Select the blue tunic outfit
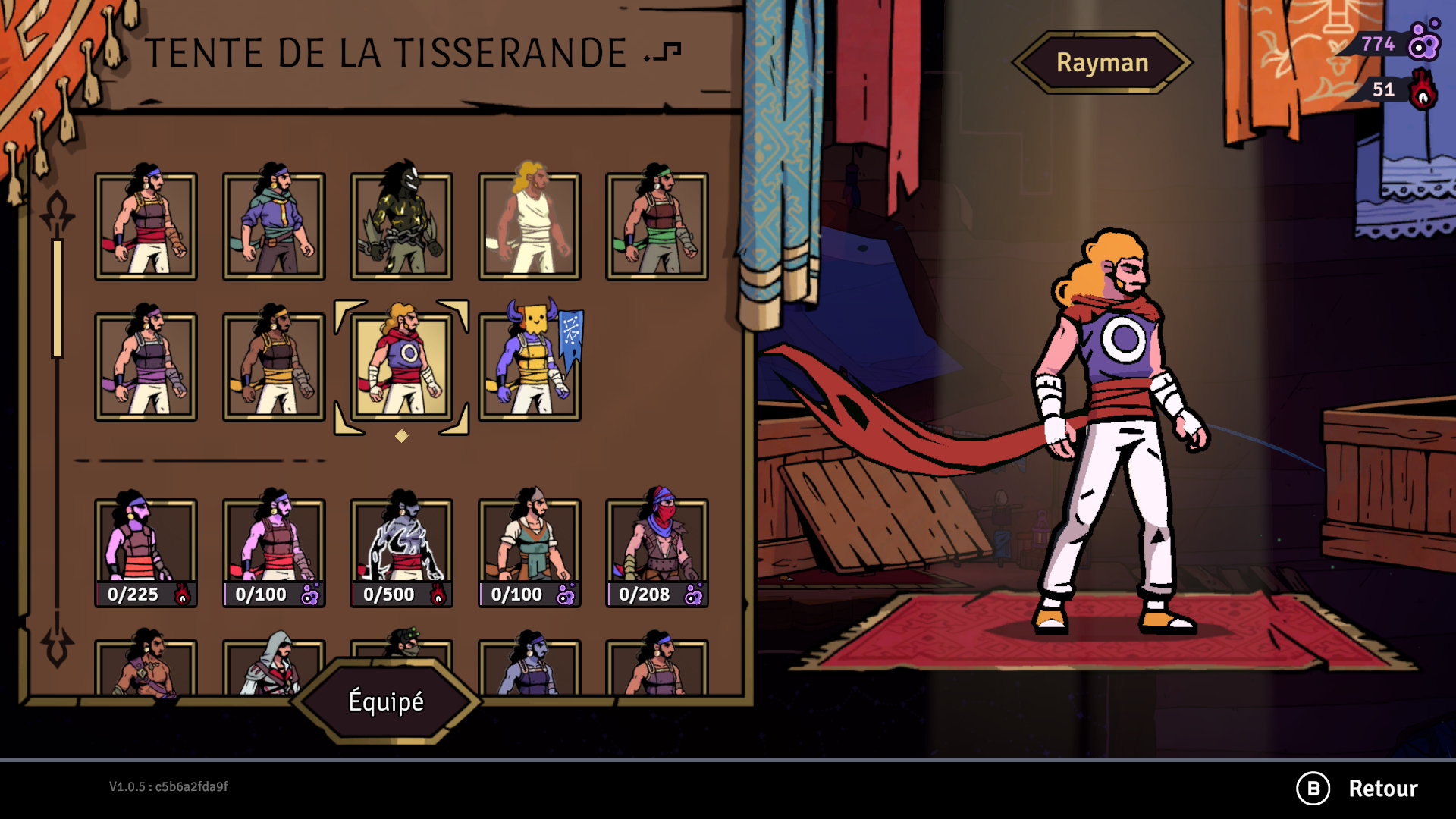Screen dimensions: 1456x819 (x=274, y=226)
